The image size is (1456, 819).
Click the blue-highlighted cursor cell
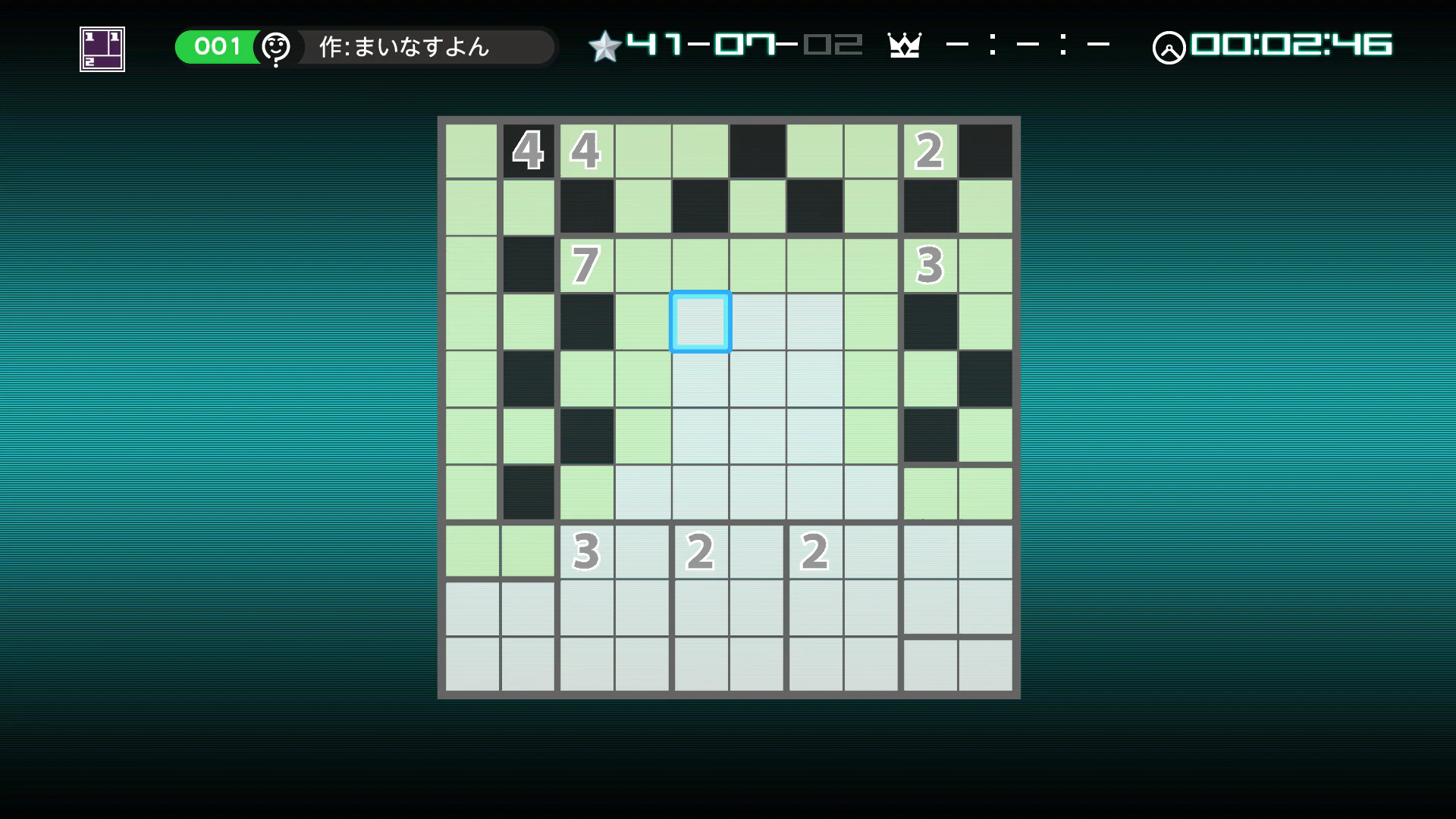tap(700, 322)
